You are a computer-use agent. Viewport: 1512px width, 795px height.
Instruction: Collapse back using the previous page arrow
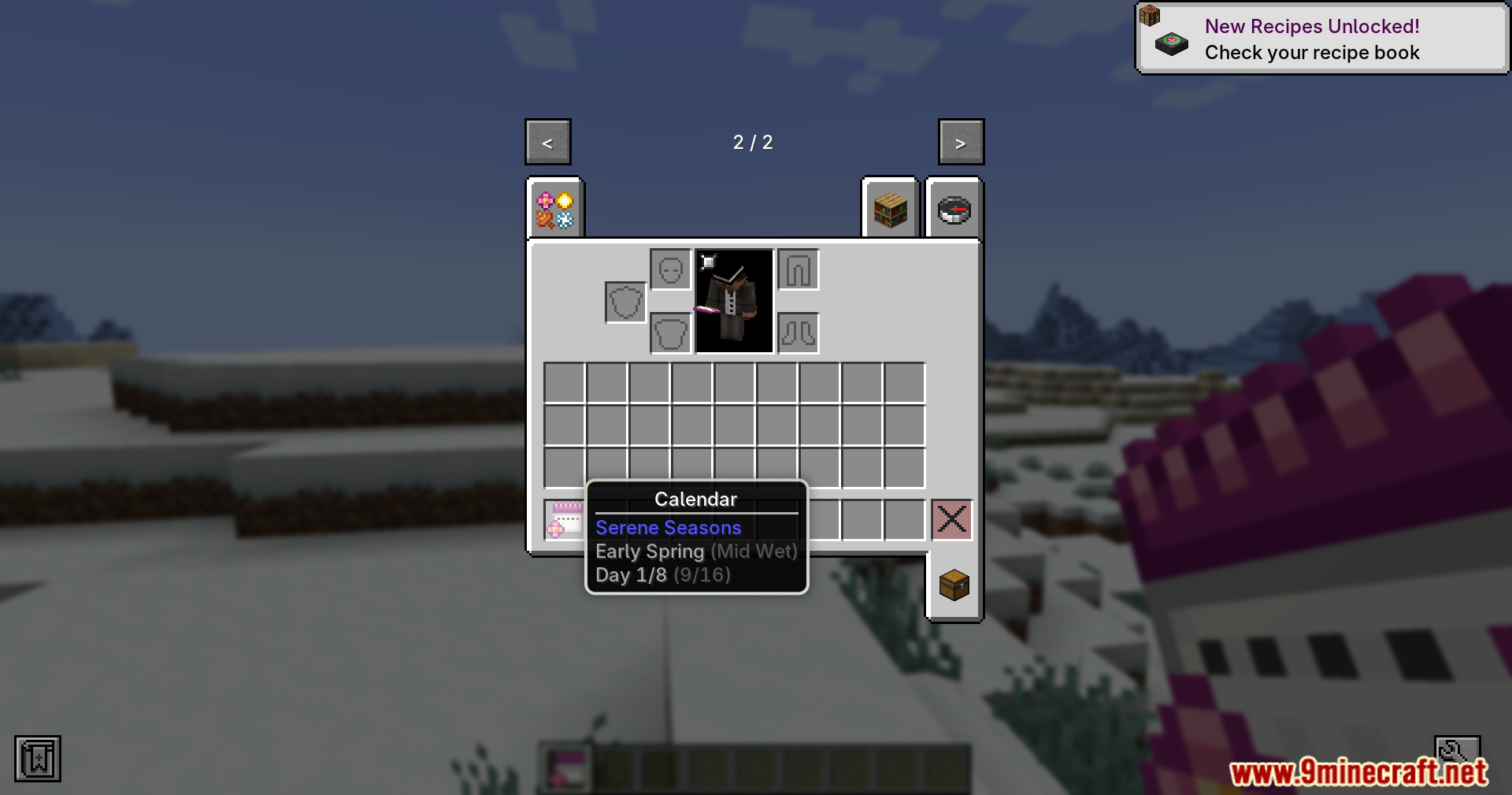[547, 142]
